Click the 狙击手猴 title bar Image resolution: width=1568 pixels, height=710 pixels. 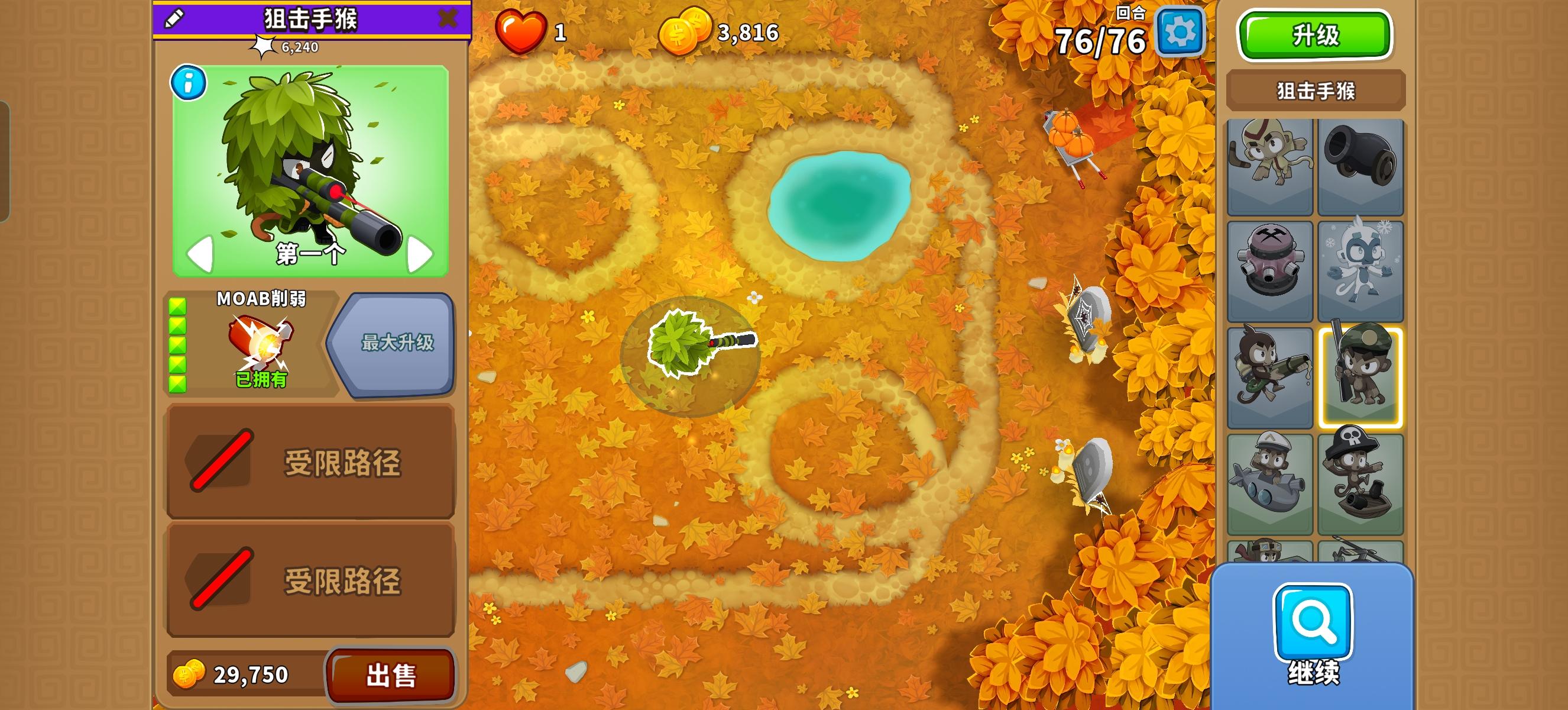(311, 18)
